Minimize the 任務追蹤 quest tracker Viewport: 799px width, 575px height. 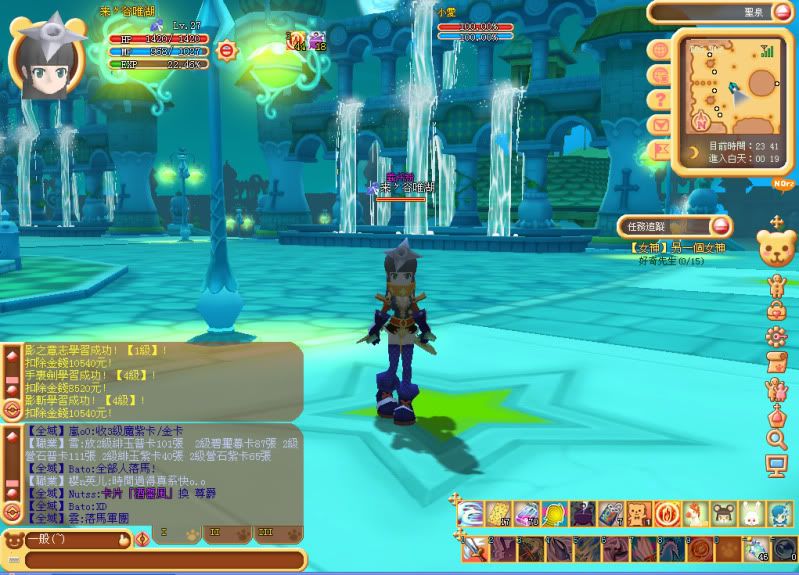click(721, 227)
